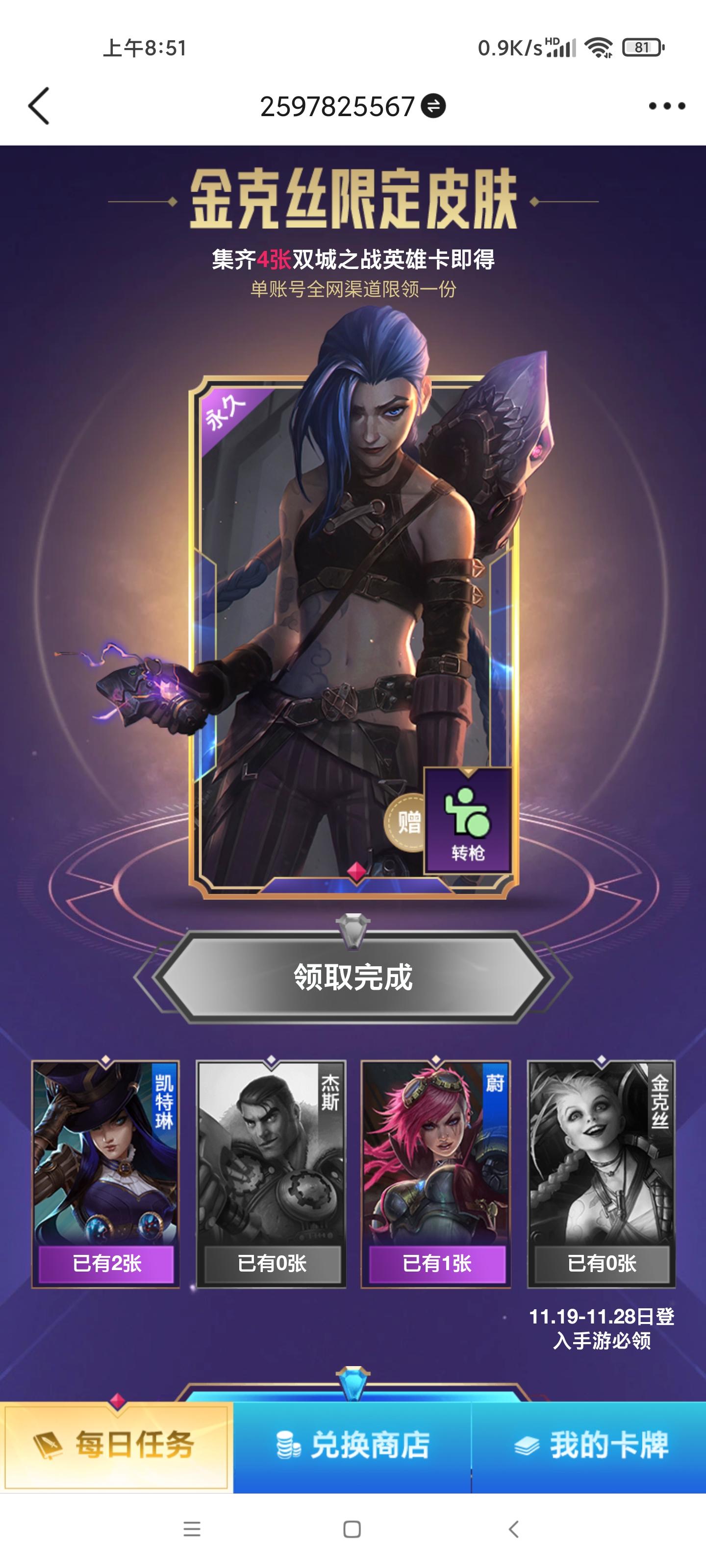Tap the back arrow at top left
This screenshot has width=706, height=1568.
(40, 105)
